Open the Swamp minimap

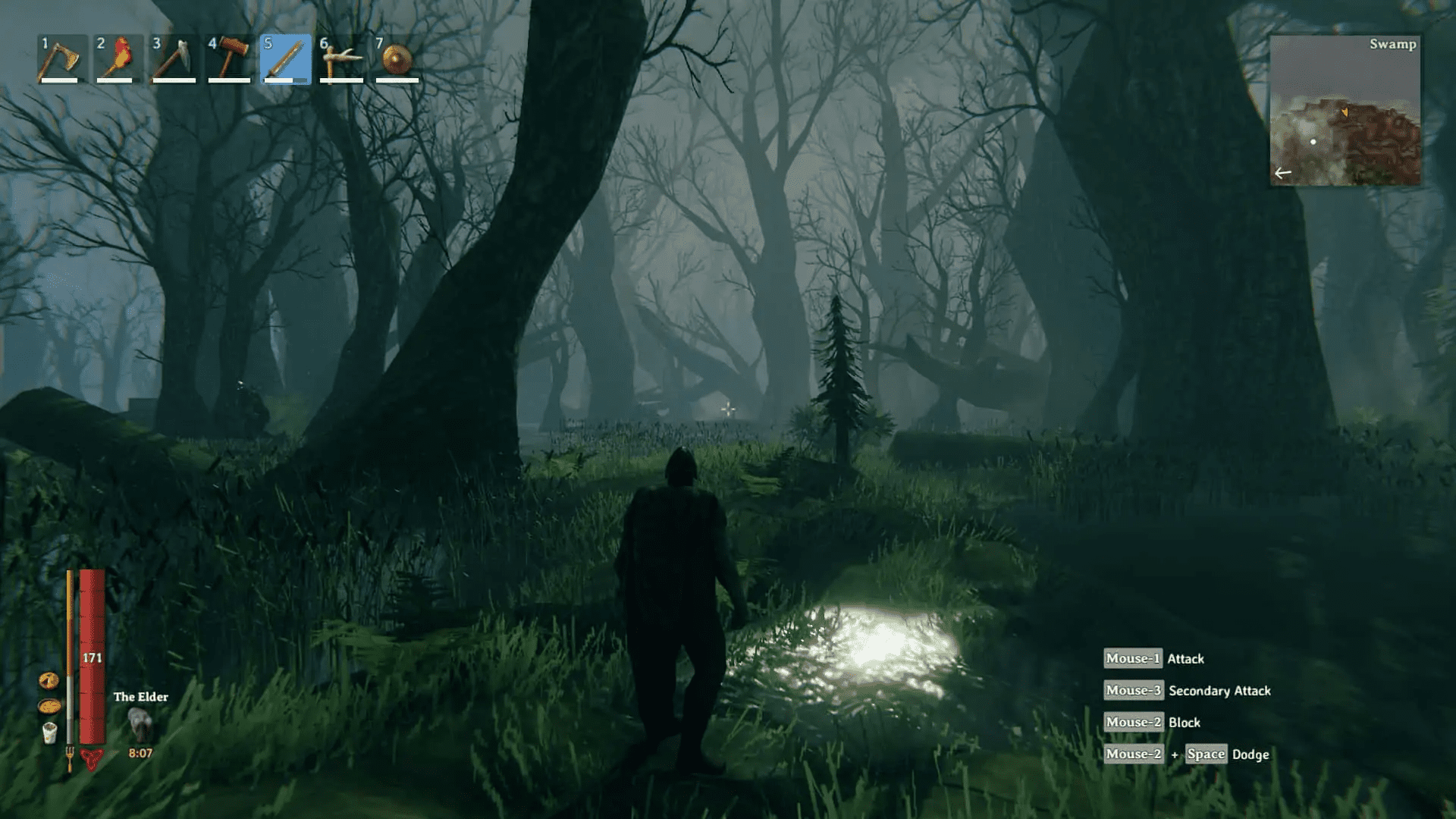(1345, 111)
